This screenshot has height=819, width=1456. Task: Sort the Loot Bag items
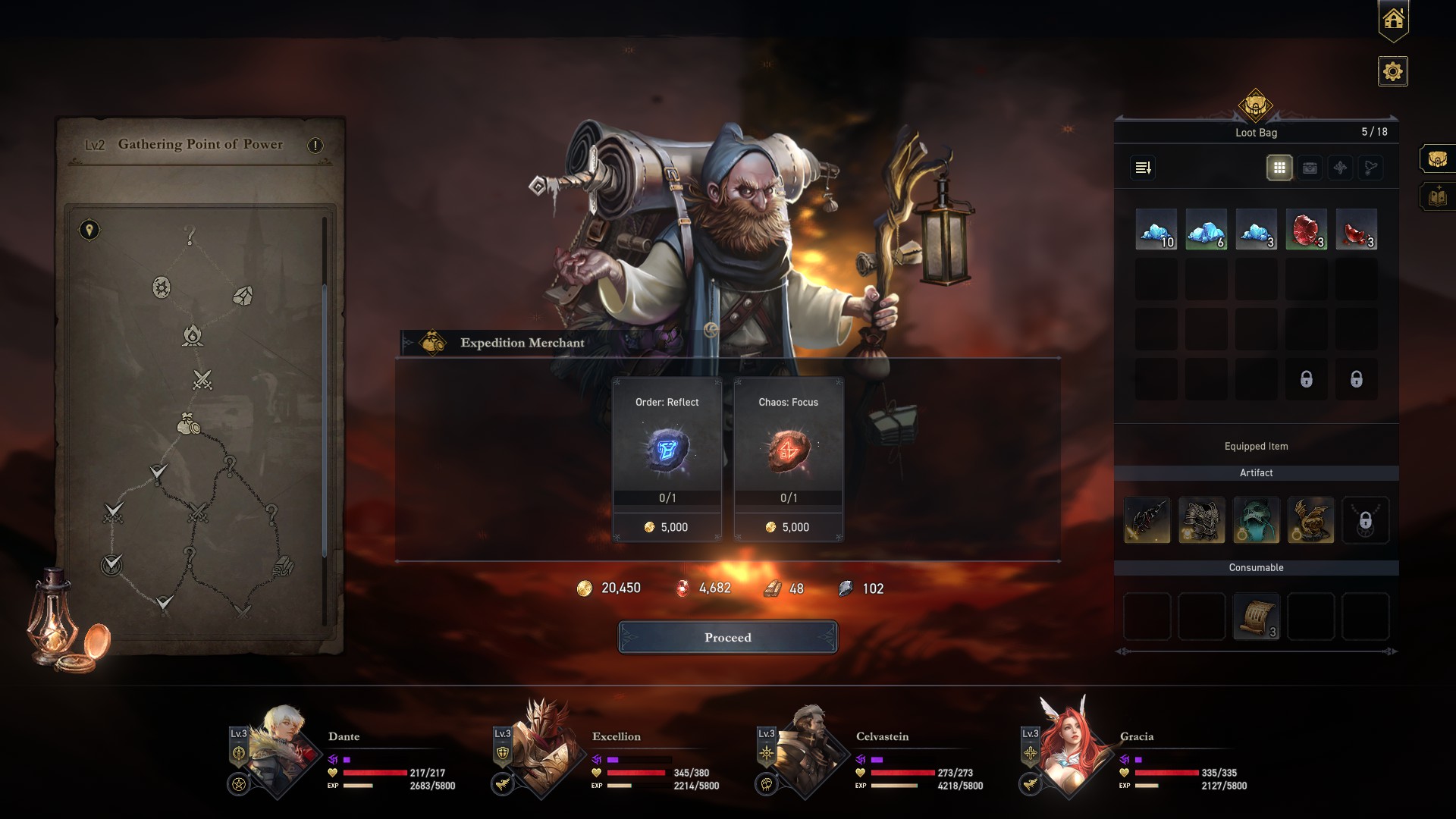(x=1144, y=168)
